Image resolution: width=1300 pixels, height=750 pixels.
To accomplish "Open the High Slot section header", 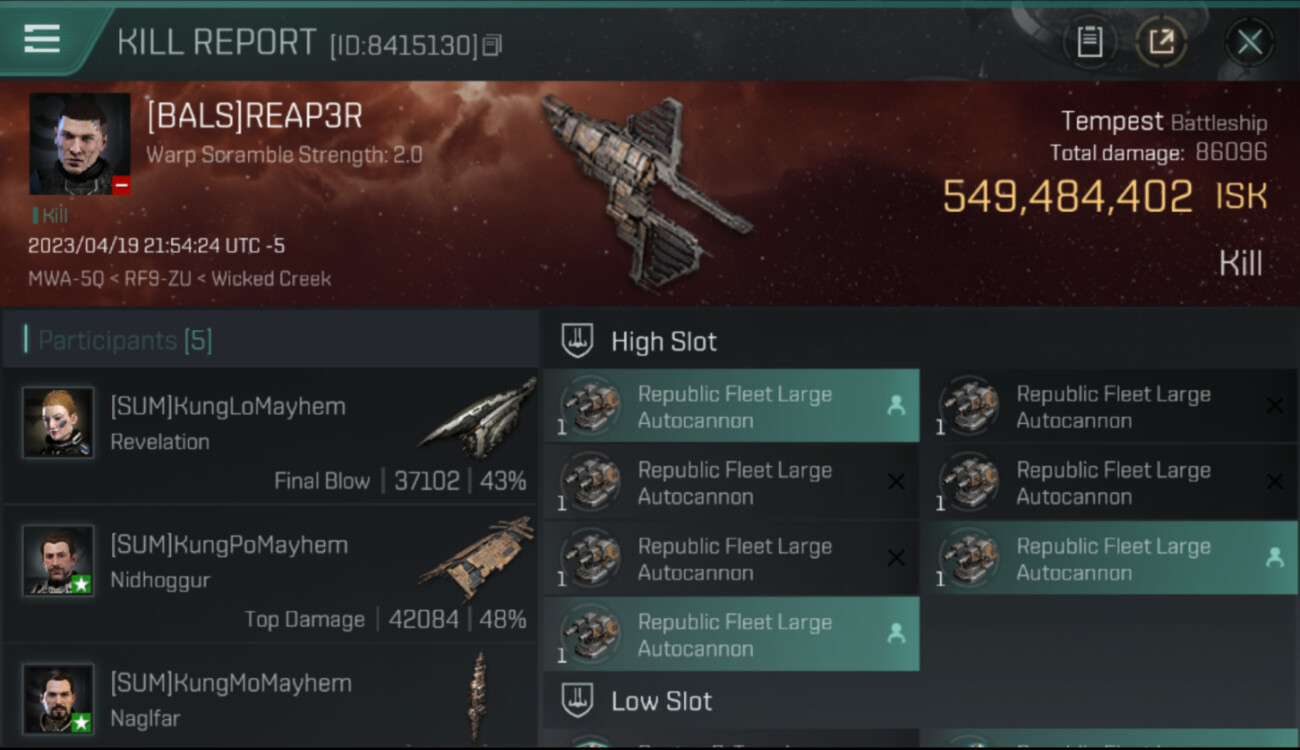I will tap(664, 342).
